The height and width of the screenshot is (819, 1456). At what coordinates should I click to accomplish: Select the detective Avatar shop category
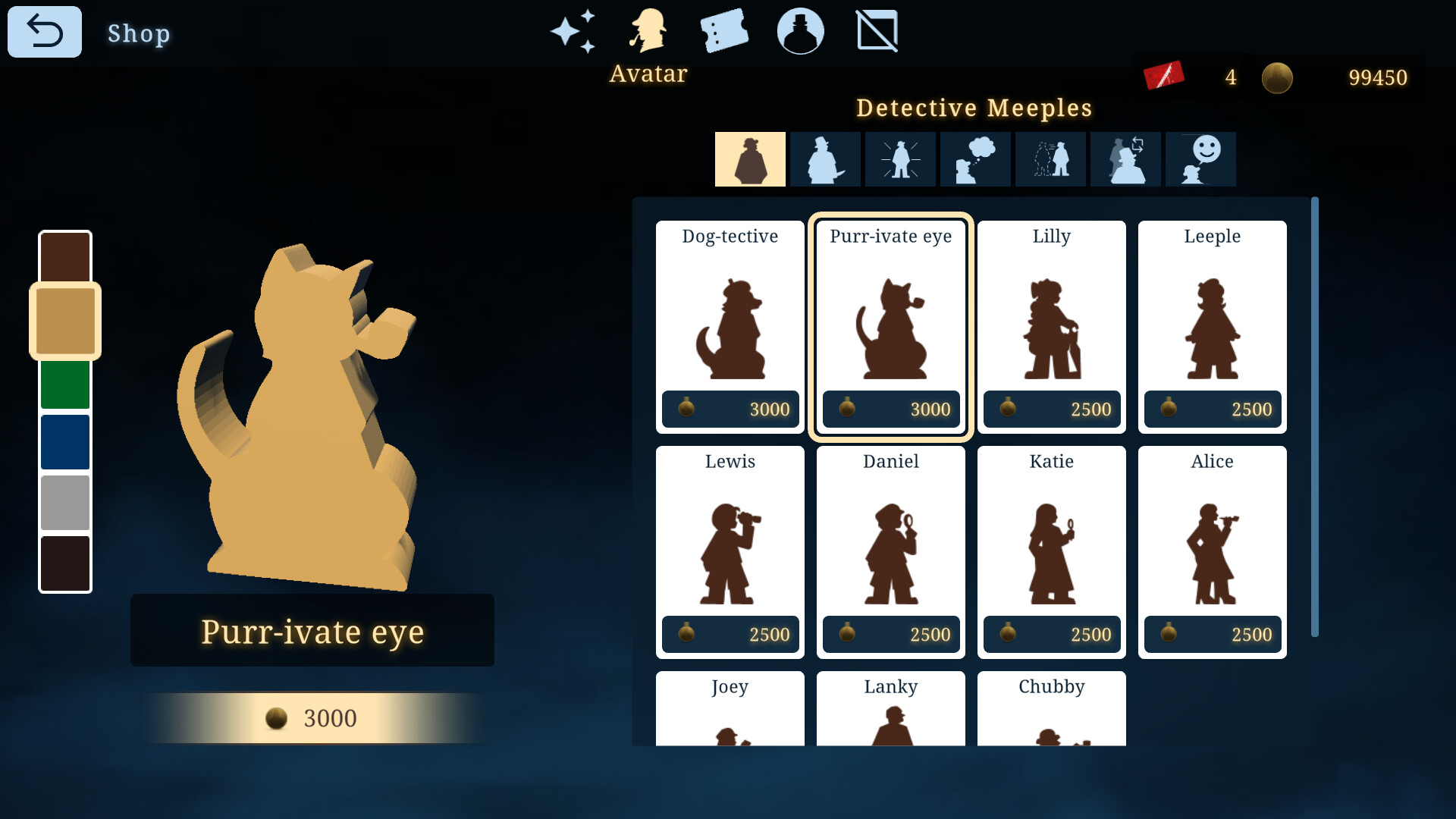click(x=649, y=31)
